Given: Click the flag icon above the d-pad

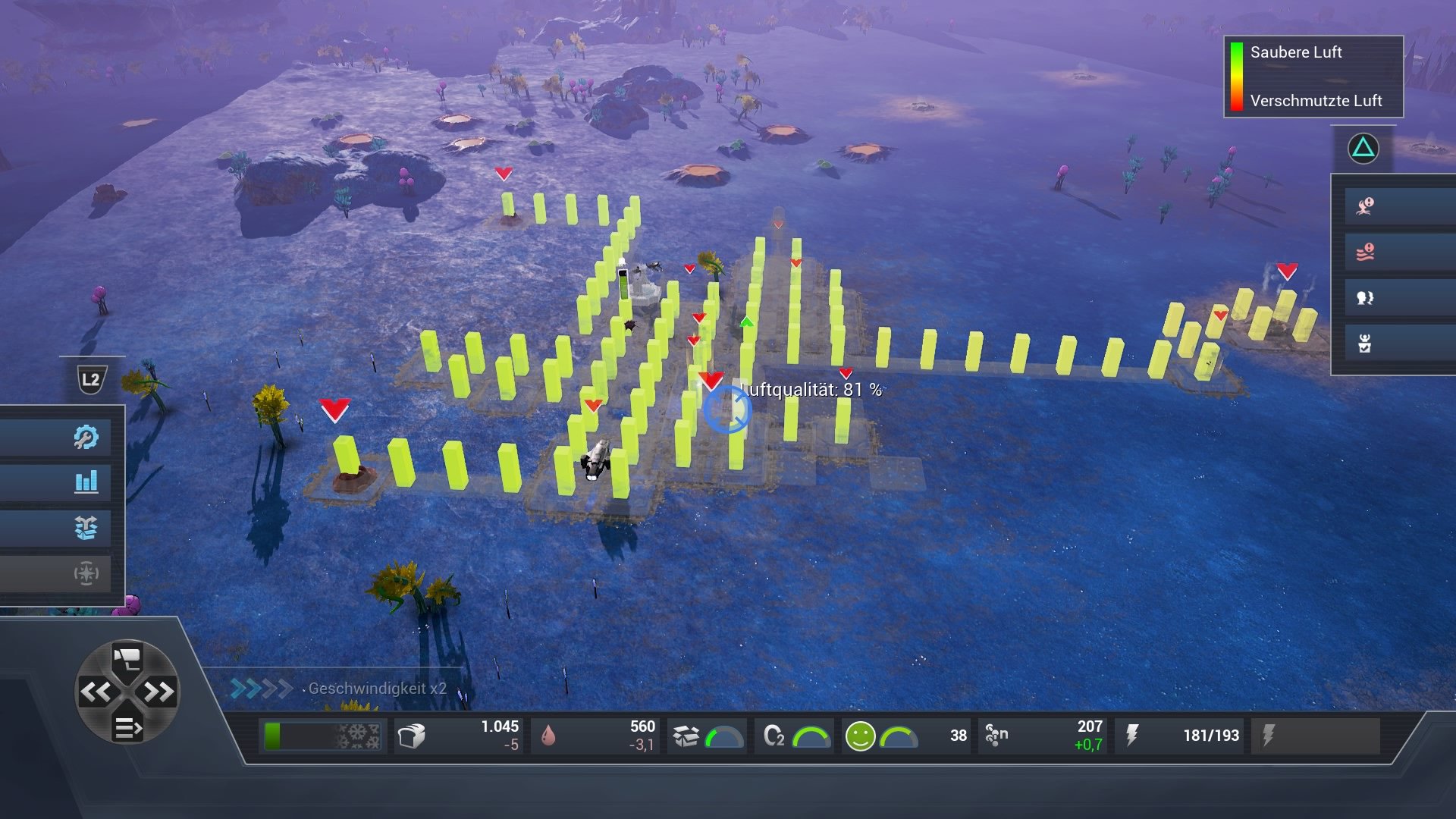Looking at the screenshot, I should [x=129, y=657].
